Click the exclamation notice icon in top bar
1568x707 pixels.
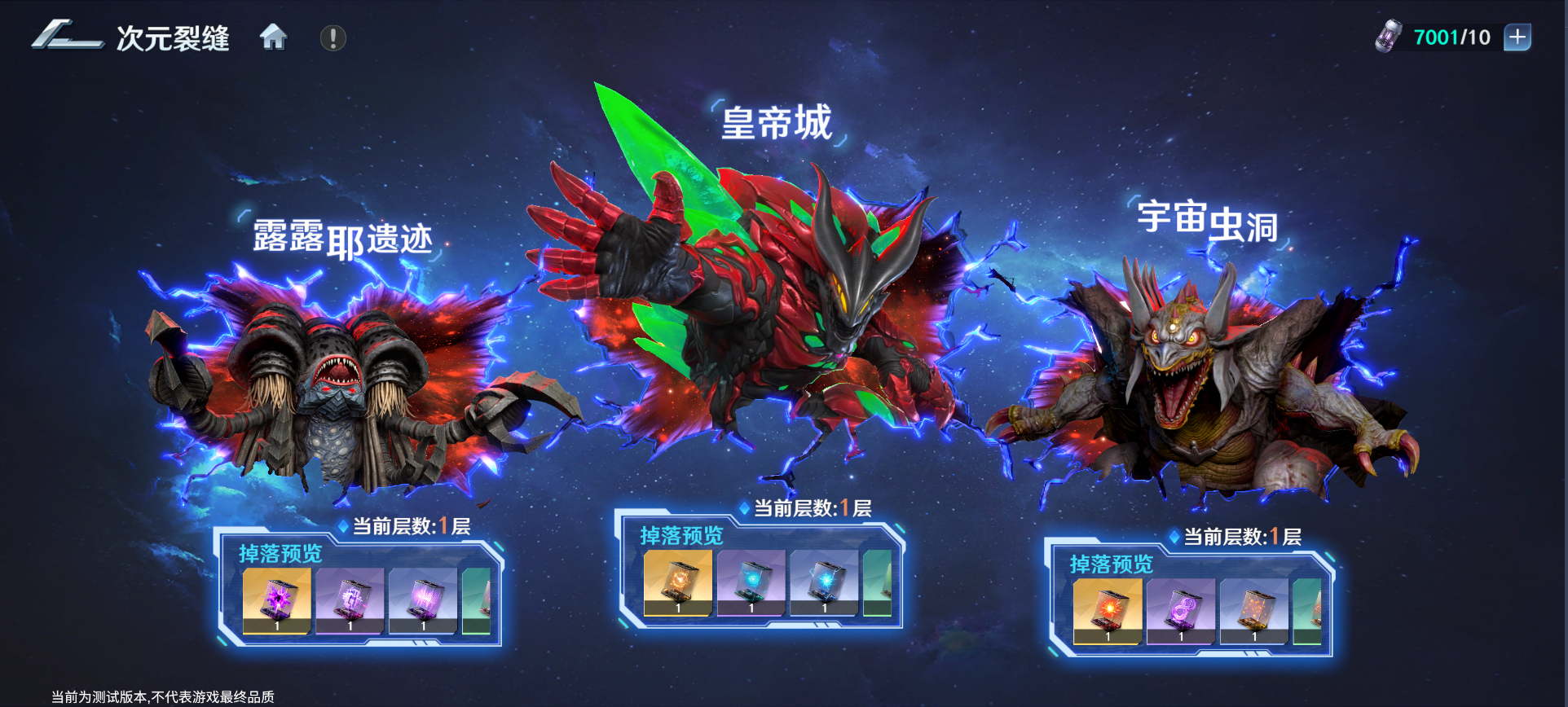pos(332,37)
